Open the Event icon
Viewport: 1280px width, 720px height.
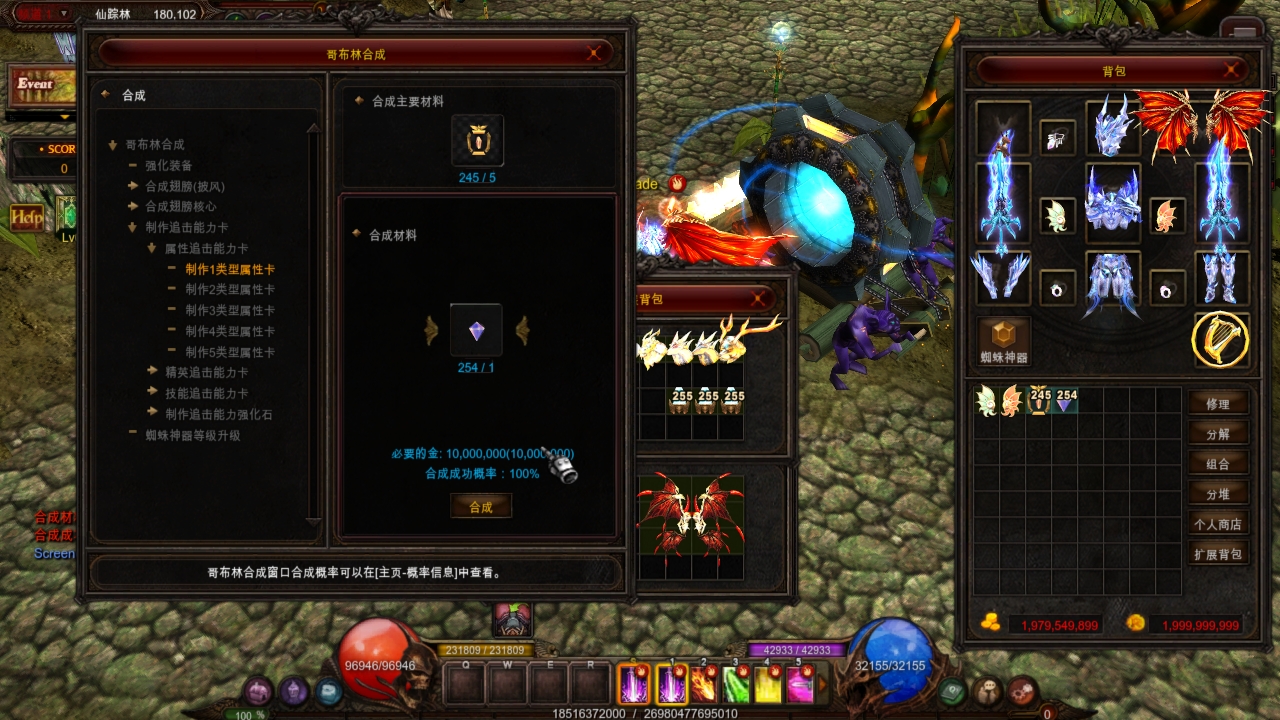coord(40,86)
